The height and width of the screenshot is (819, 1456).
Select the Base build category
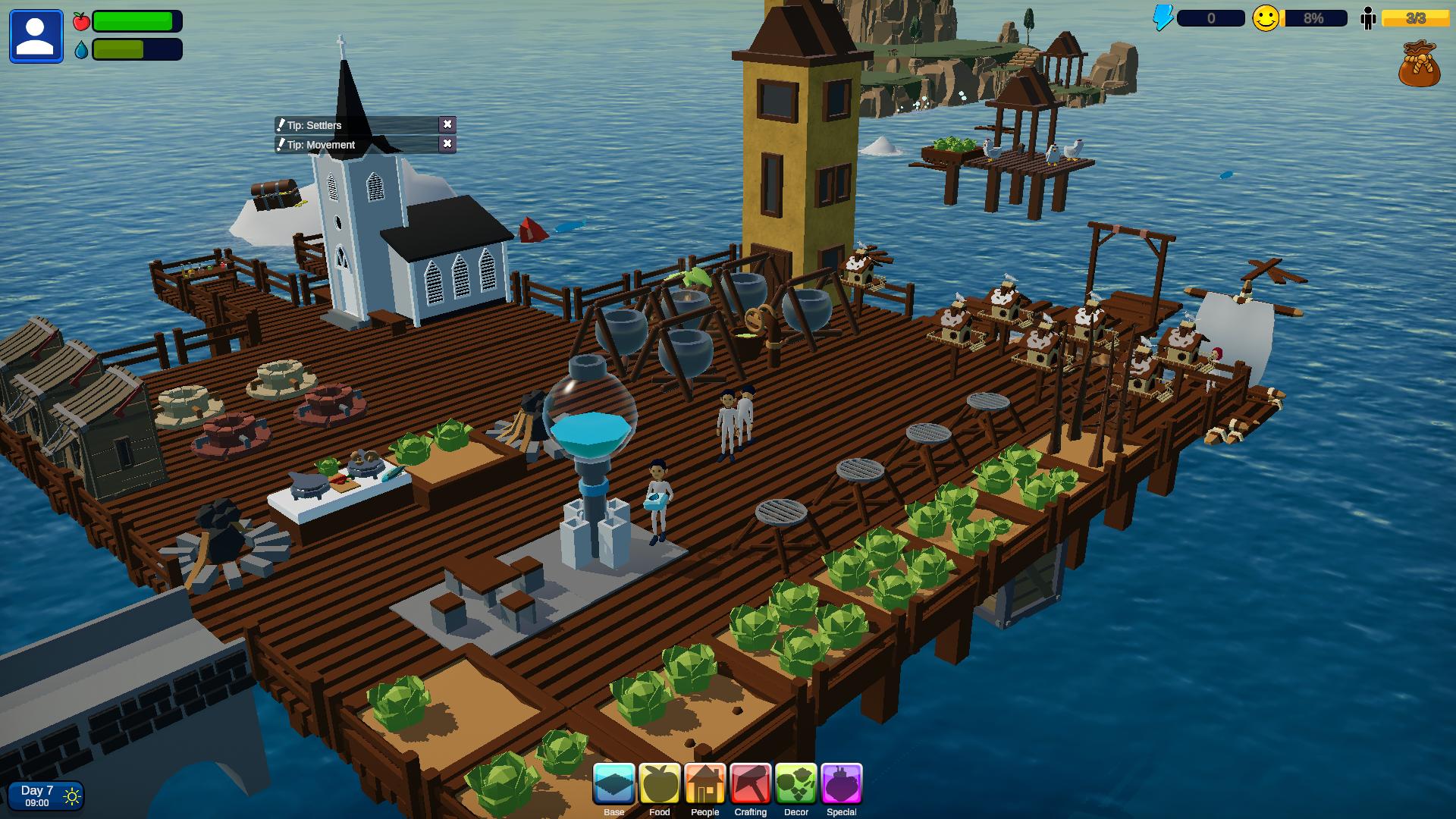(x=614, y=784)
